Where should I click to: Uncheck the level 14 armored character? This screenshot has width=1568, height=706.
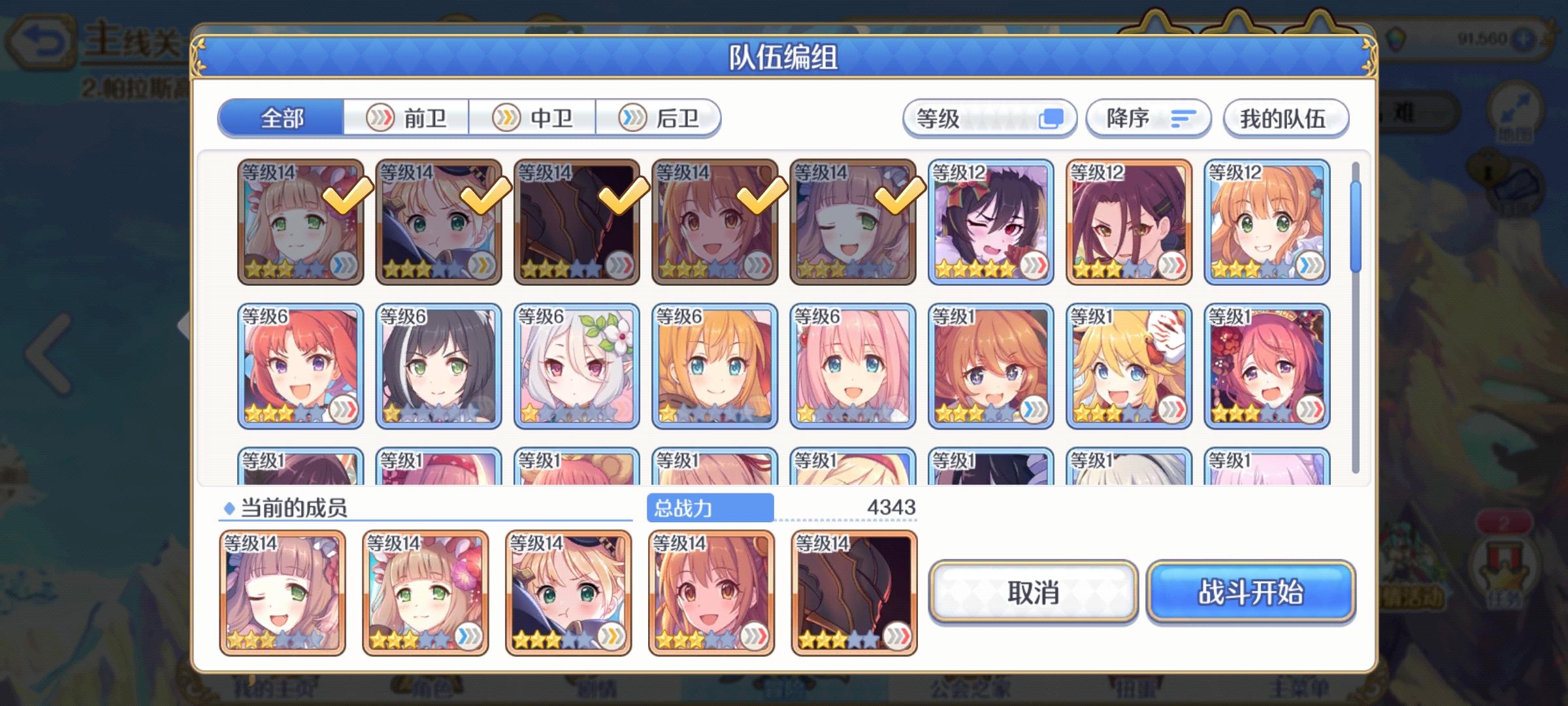coord(577,222)
